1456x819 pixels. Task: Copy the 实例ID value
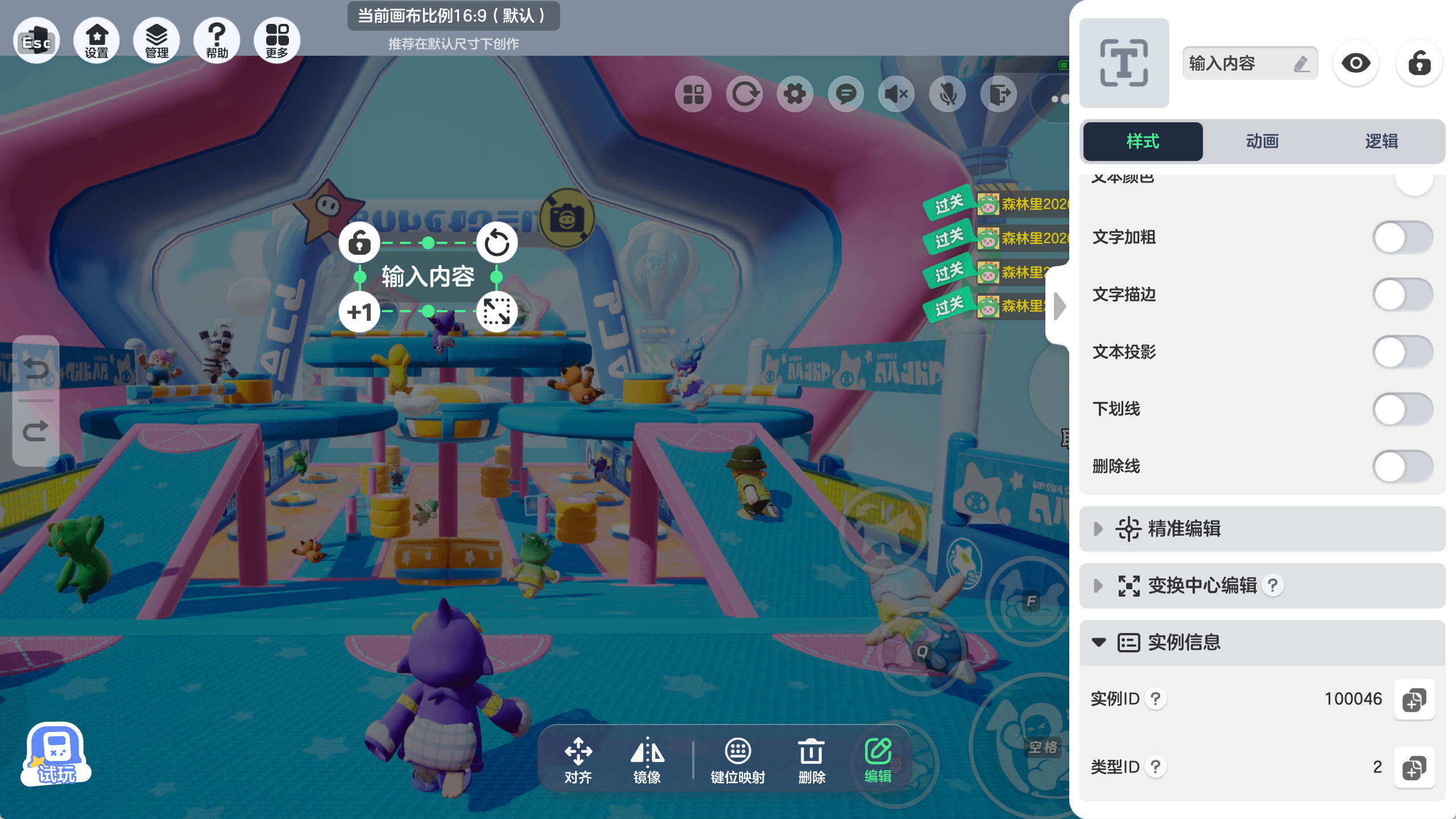pos(1414,700)
